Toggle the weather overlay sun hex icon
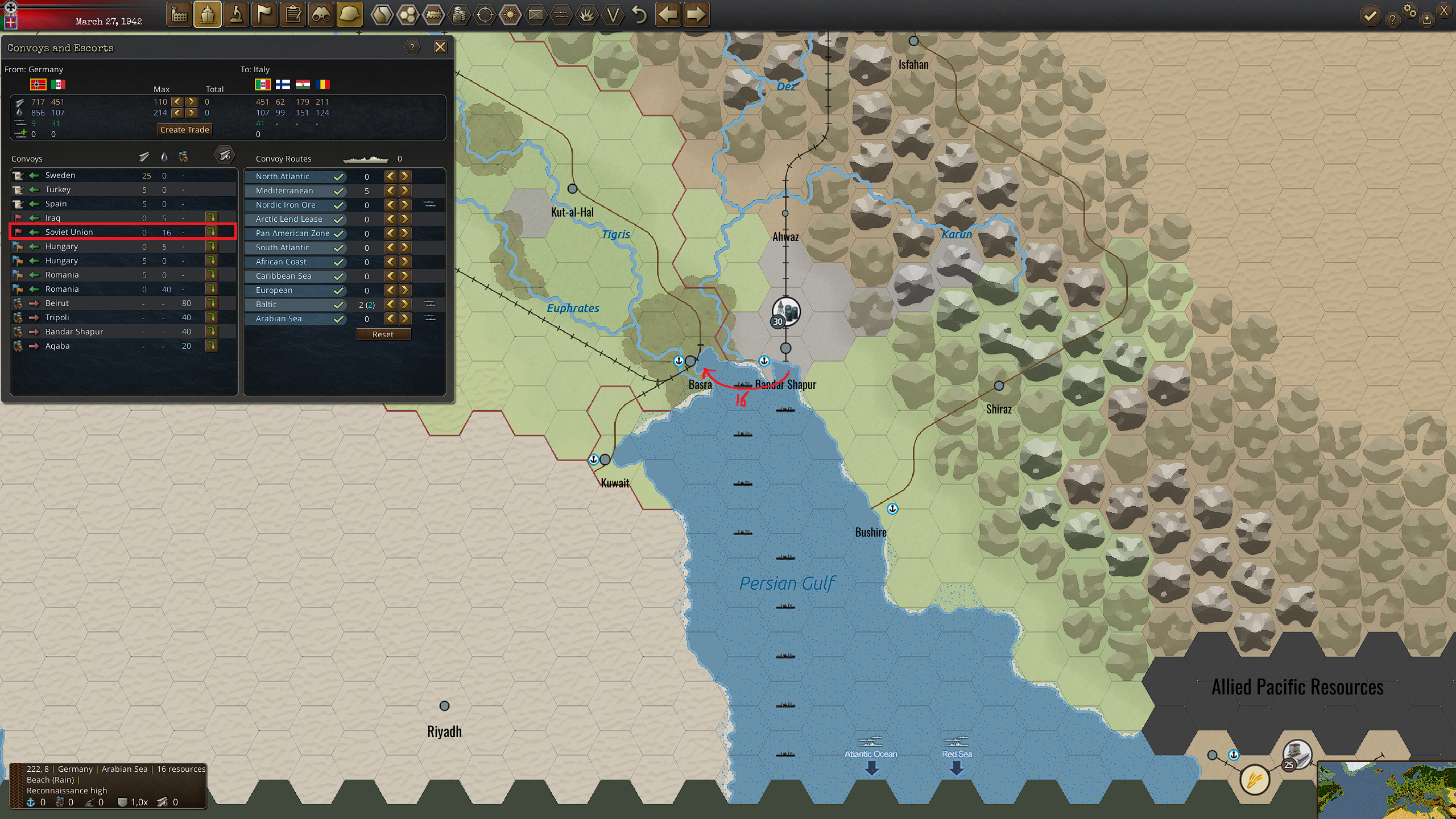 pyautogui.click(x=510, y=15)
